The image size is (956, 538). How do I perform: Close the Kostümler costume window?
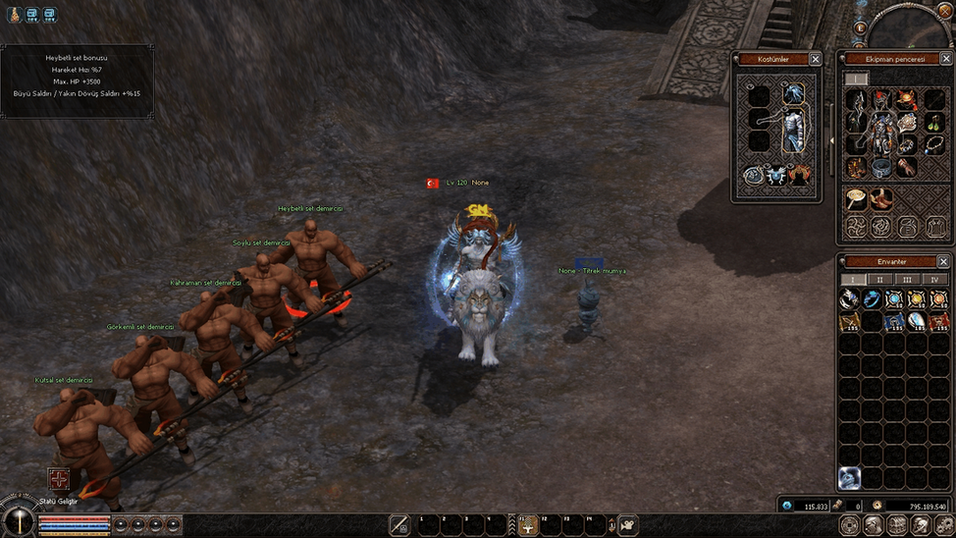pyautogui.click(x=815, y=60)
